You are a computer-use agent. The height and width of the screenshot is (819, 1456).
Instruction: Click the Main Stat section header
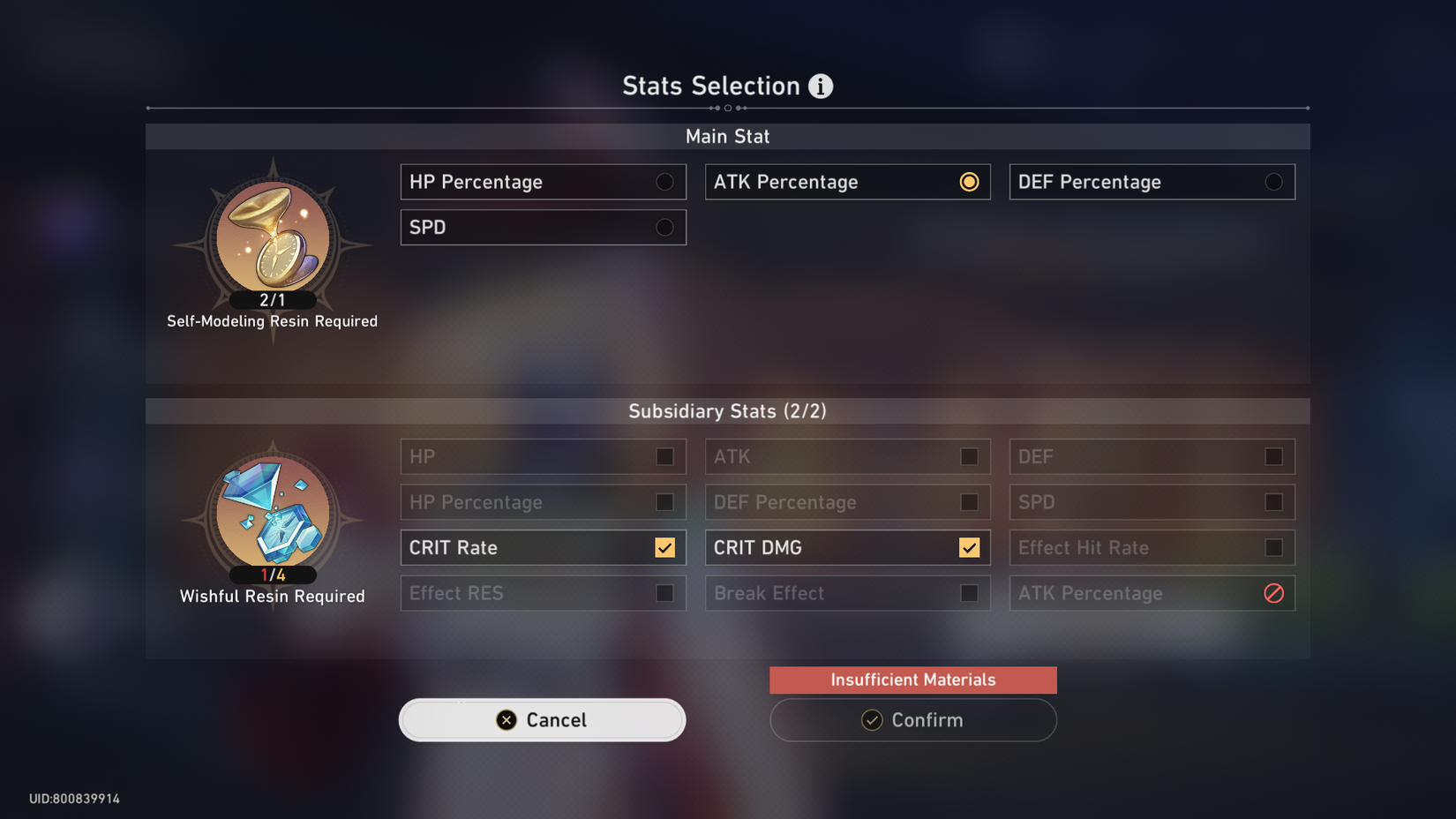[x=727, y=136]
